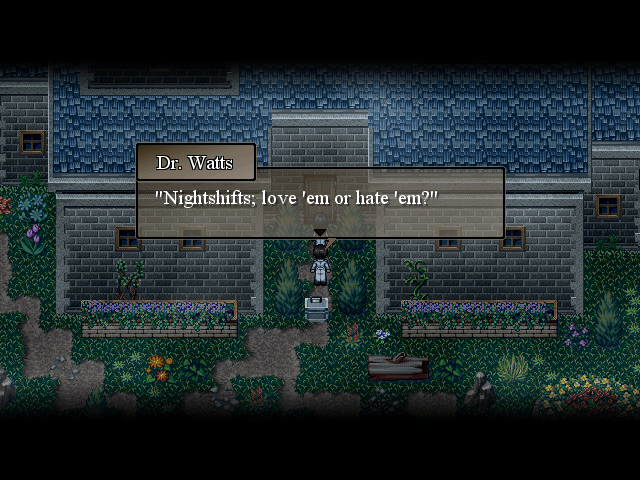Screen dimensions: 640x480
Task: Click the dialogue continue arrow
Action: coord(320,232)
